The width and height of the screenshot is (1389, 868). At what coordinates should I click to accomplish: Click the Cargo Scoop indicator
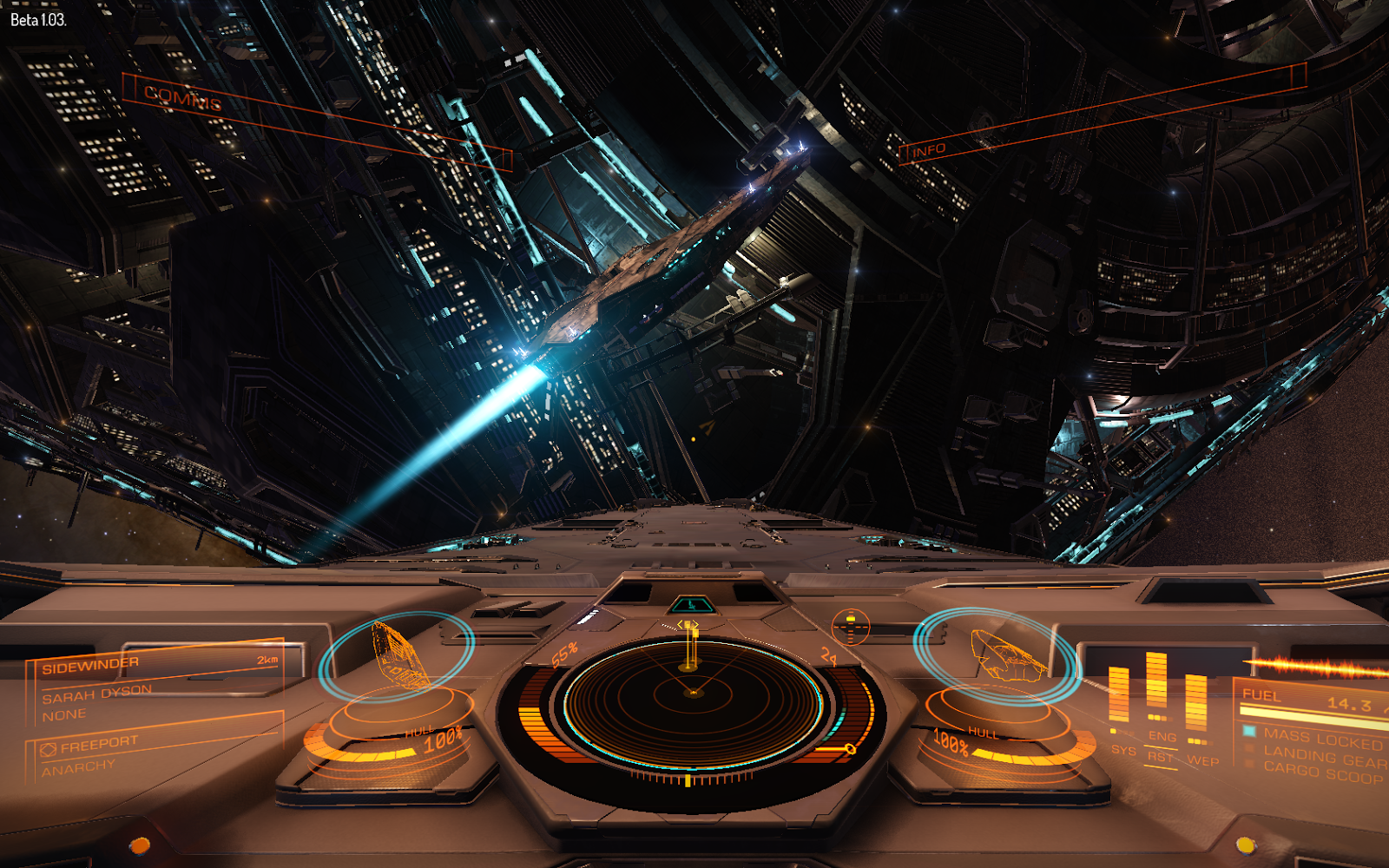[x=1321, y=773]
